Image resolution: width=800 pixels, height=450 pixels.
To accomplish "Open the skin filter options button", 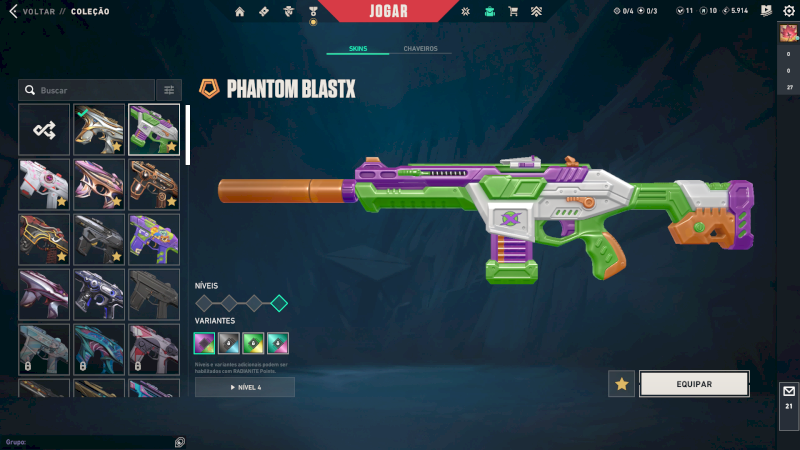I will (169, 90).
